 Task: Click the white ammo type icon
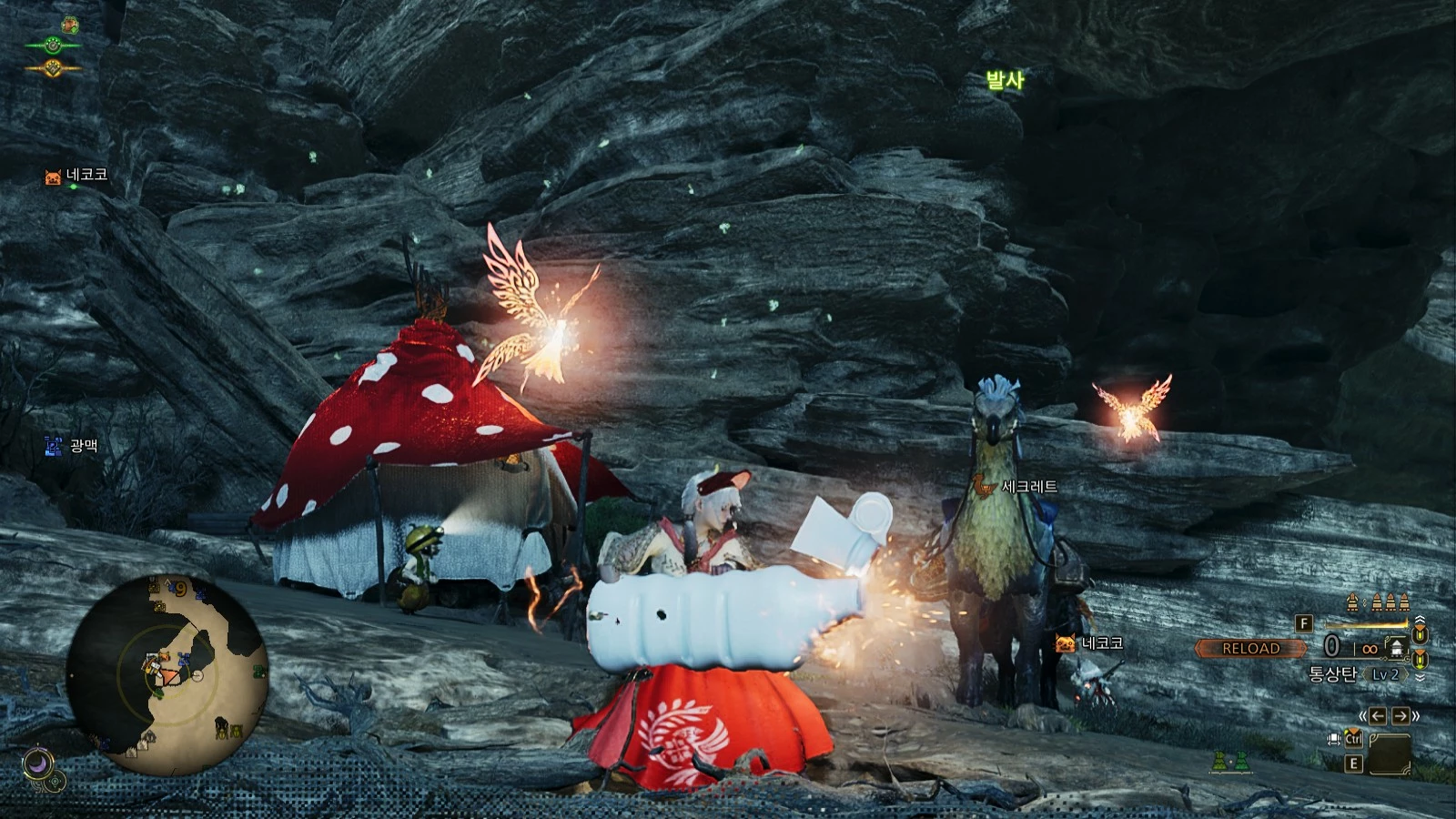[x=1395, y=647]
